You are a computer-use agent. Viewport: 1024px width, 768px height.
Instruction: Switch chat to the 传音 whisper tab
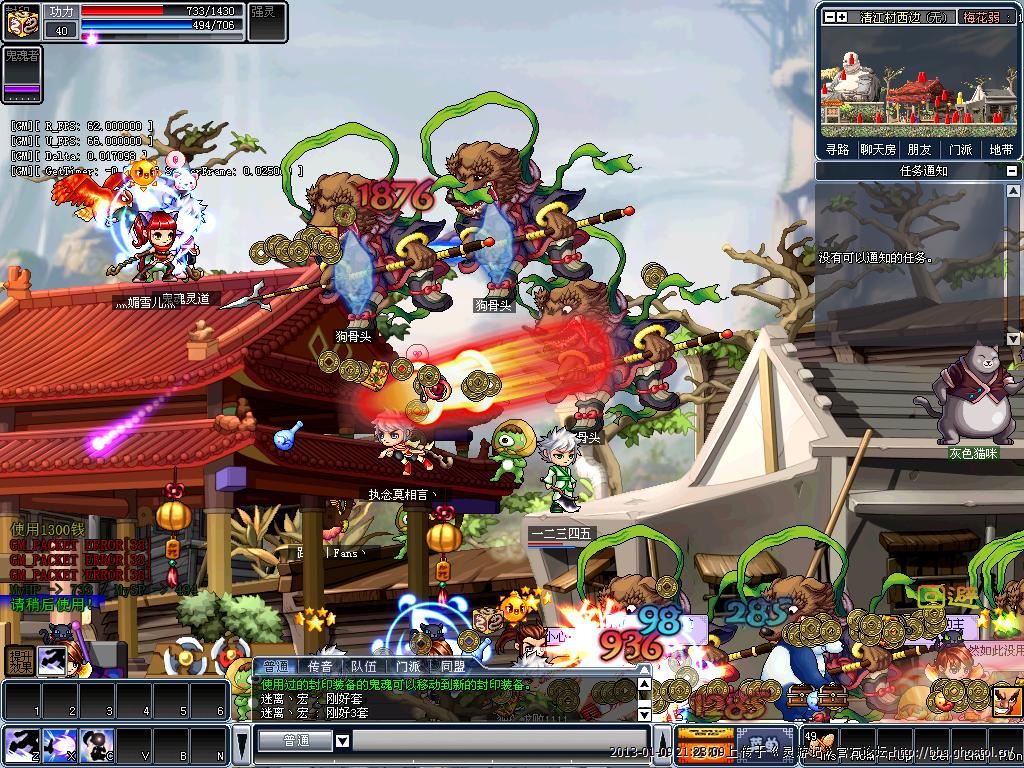[320, 665]
